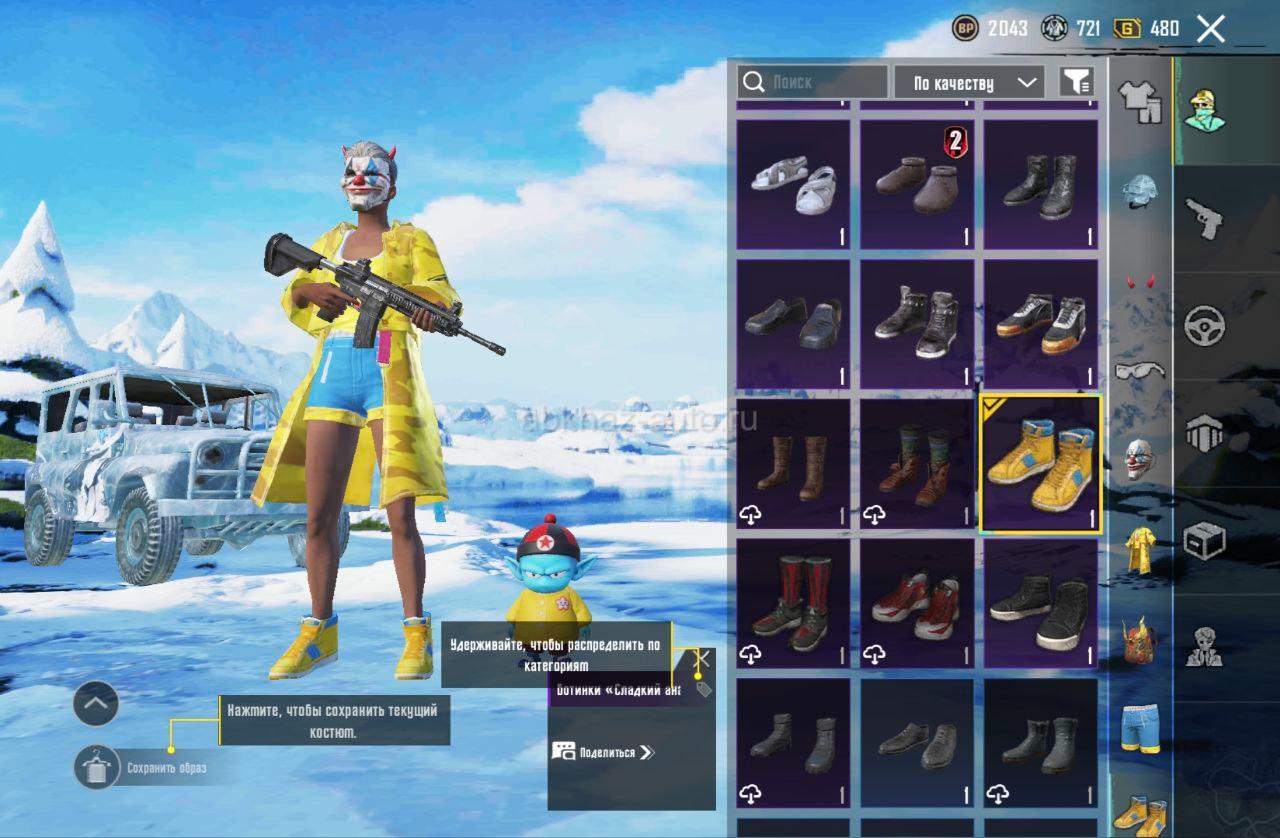Open the steering wheel vehicle tab
The image size is (1280, 838).
tap(1204, 326)
